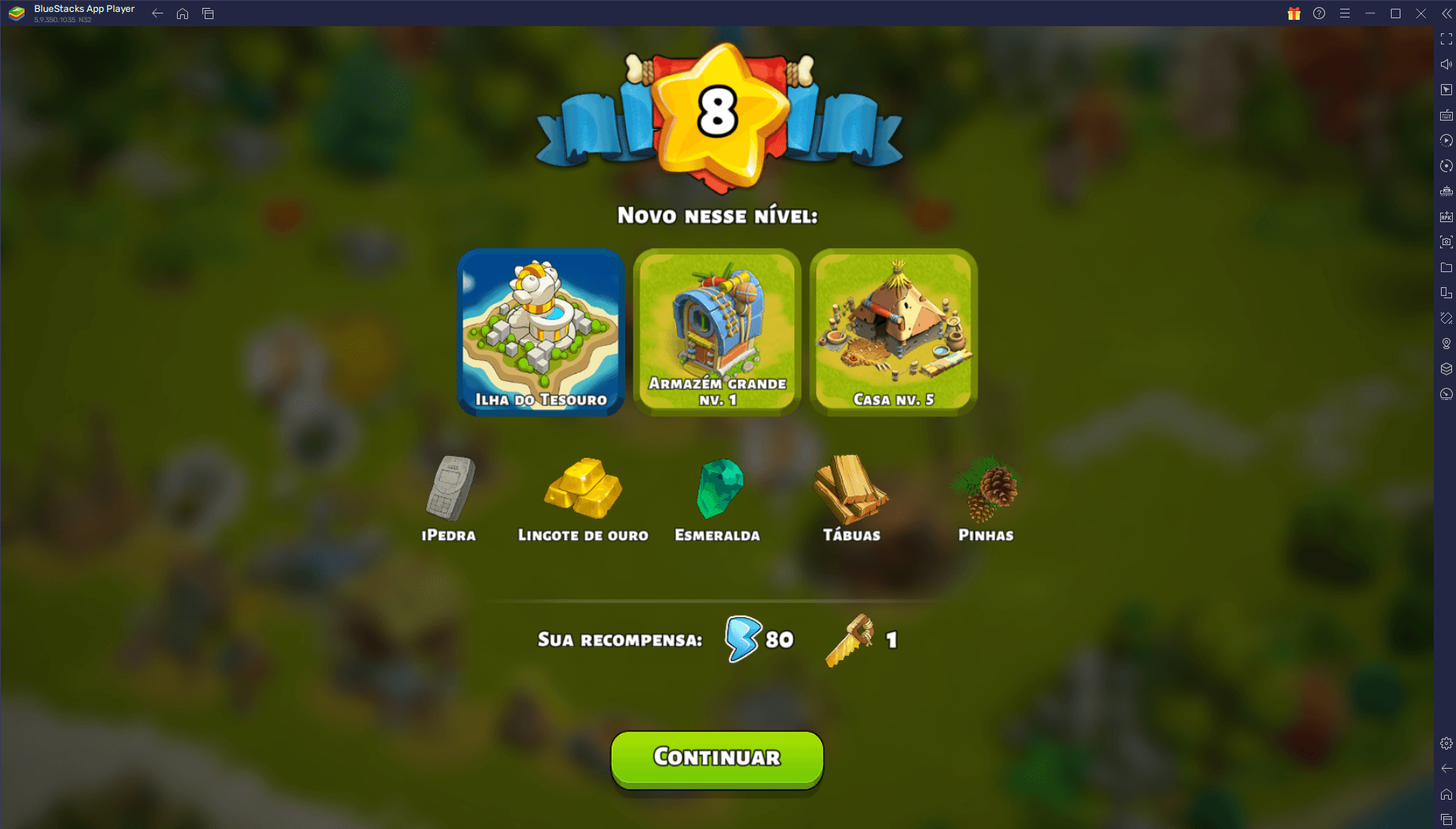The height and width of the screenshot is (829, 1456).
Task: Open BlueStacks performance monitor speedometer icon
Action: tap(1446, 393)
